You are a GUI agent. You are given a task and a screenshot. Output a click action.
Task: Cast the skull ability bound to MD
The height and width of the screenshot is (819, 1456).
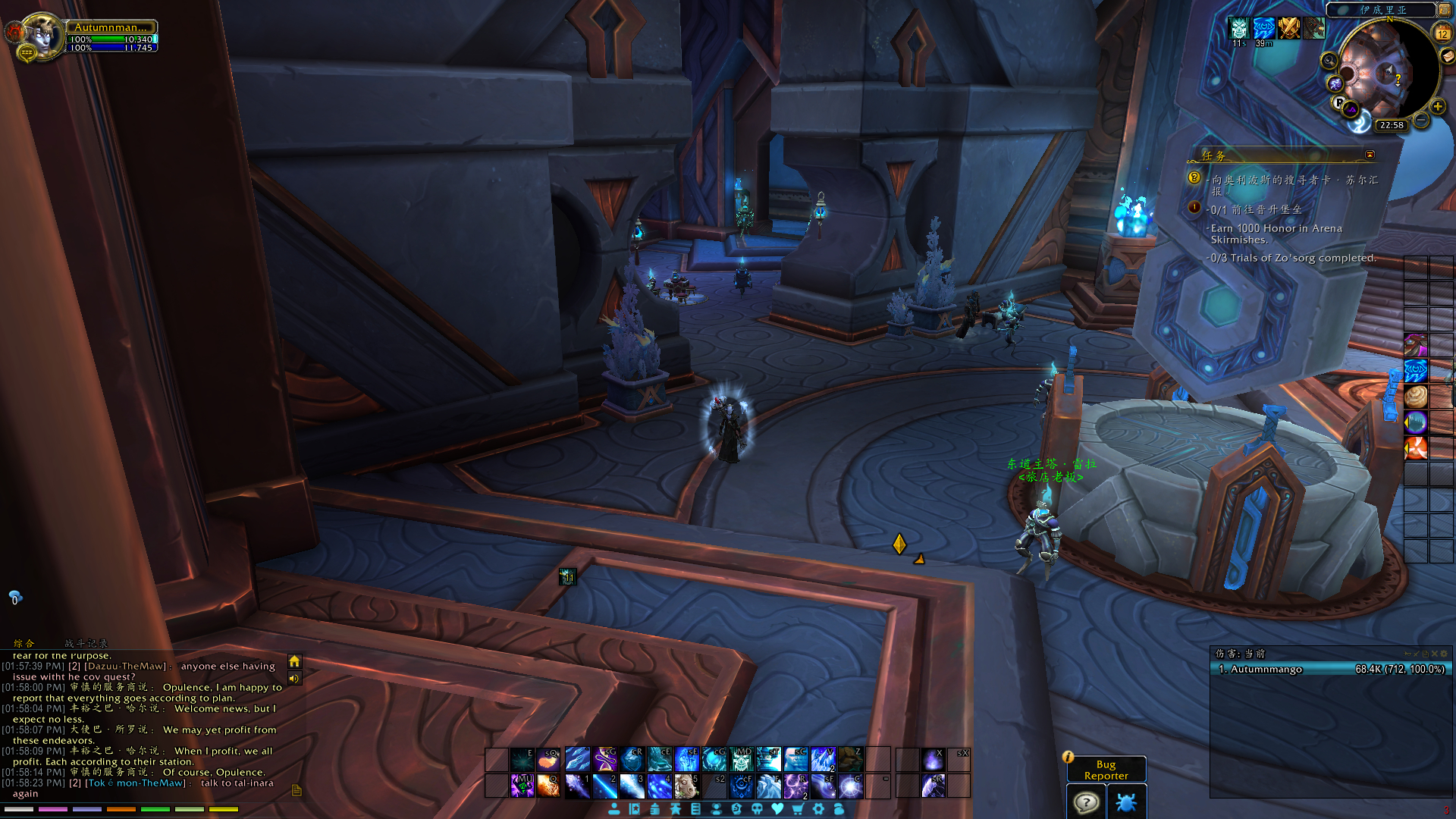[x=741, y=759]
